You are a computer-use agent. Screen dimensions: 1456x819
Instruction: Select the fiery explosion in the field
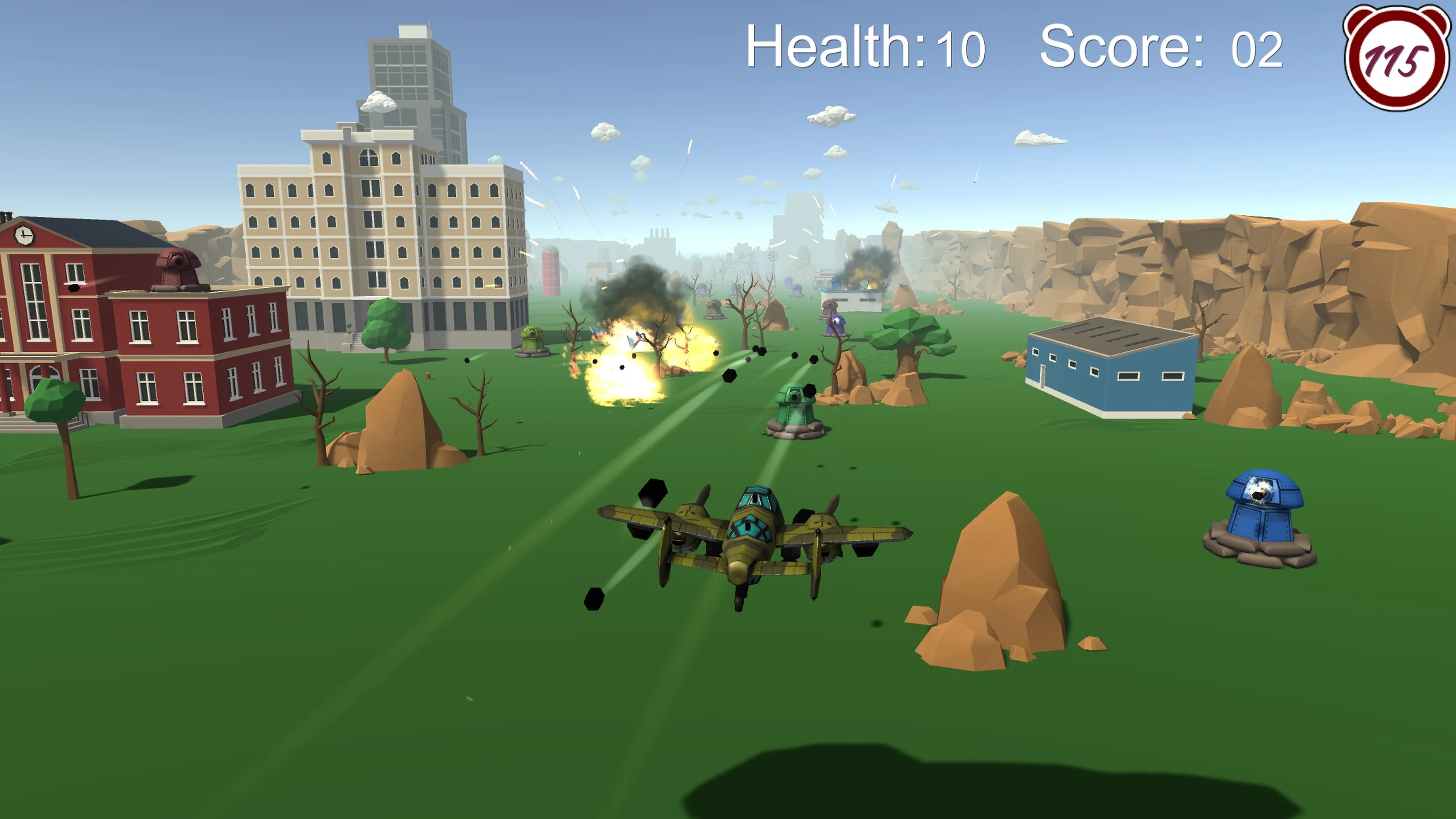click(x=628, y=376)
